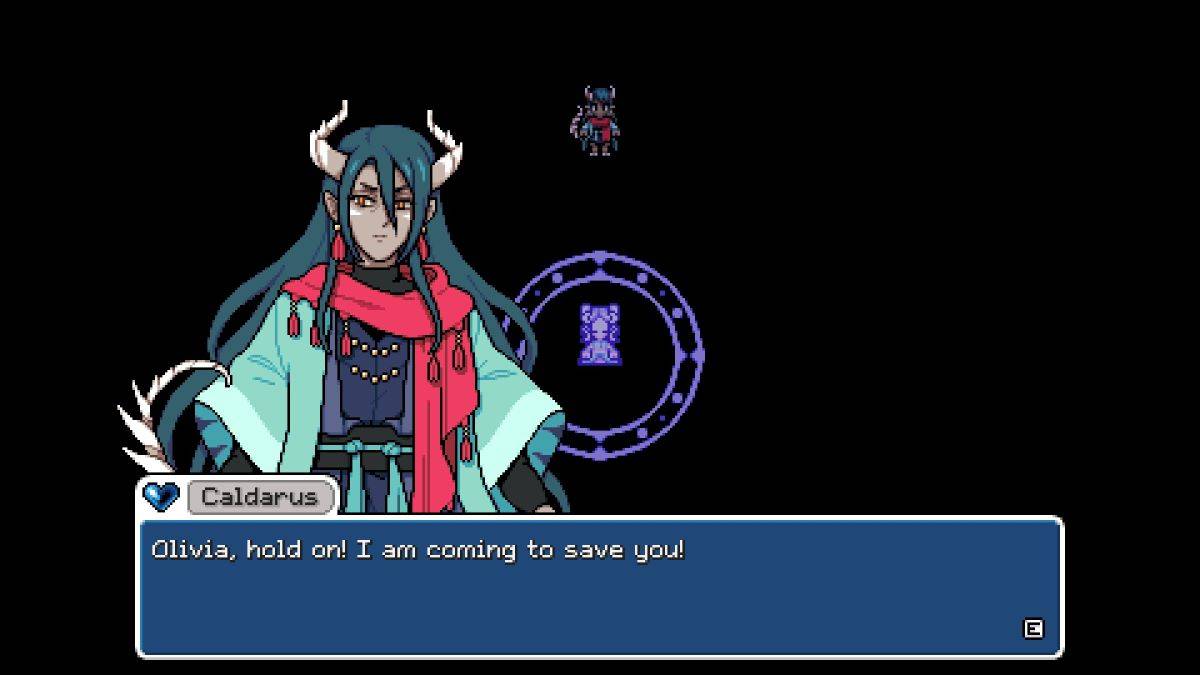Advance Caldarus's dialogue box text

(x=1033, y=628)
